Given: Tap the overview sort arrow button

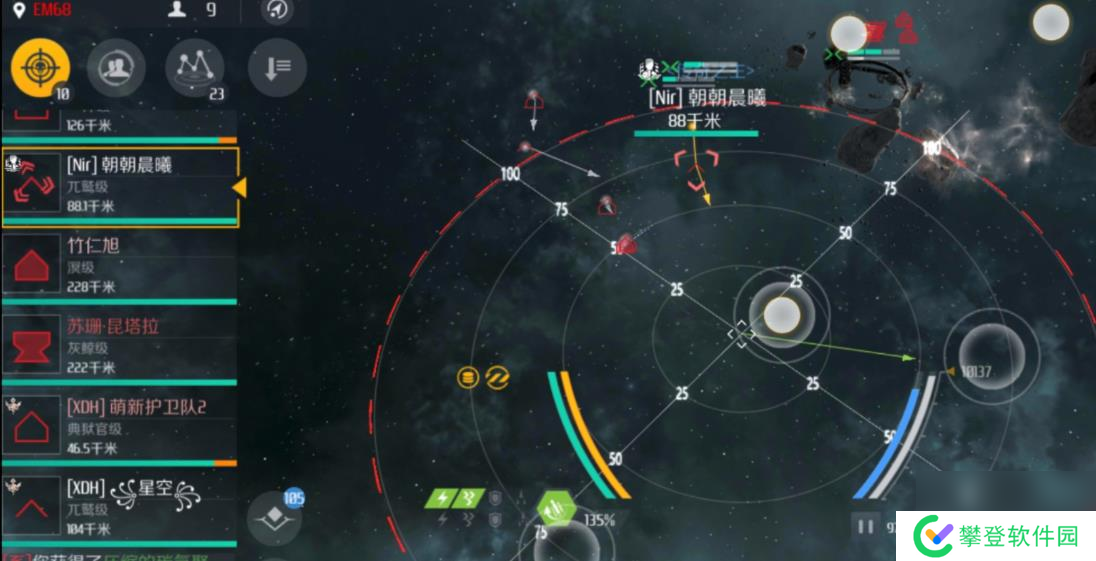Looking at the screenshot, I should coord(277,67).
